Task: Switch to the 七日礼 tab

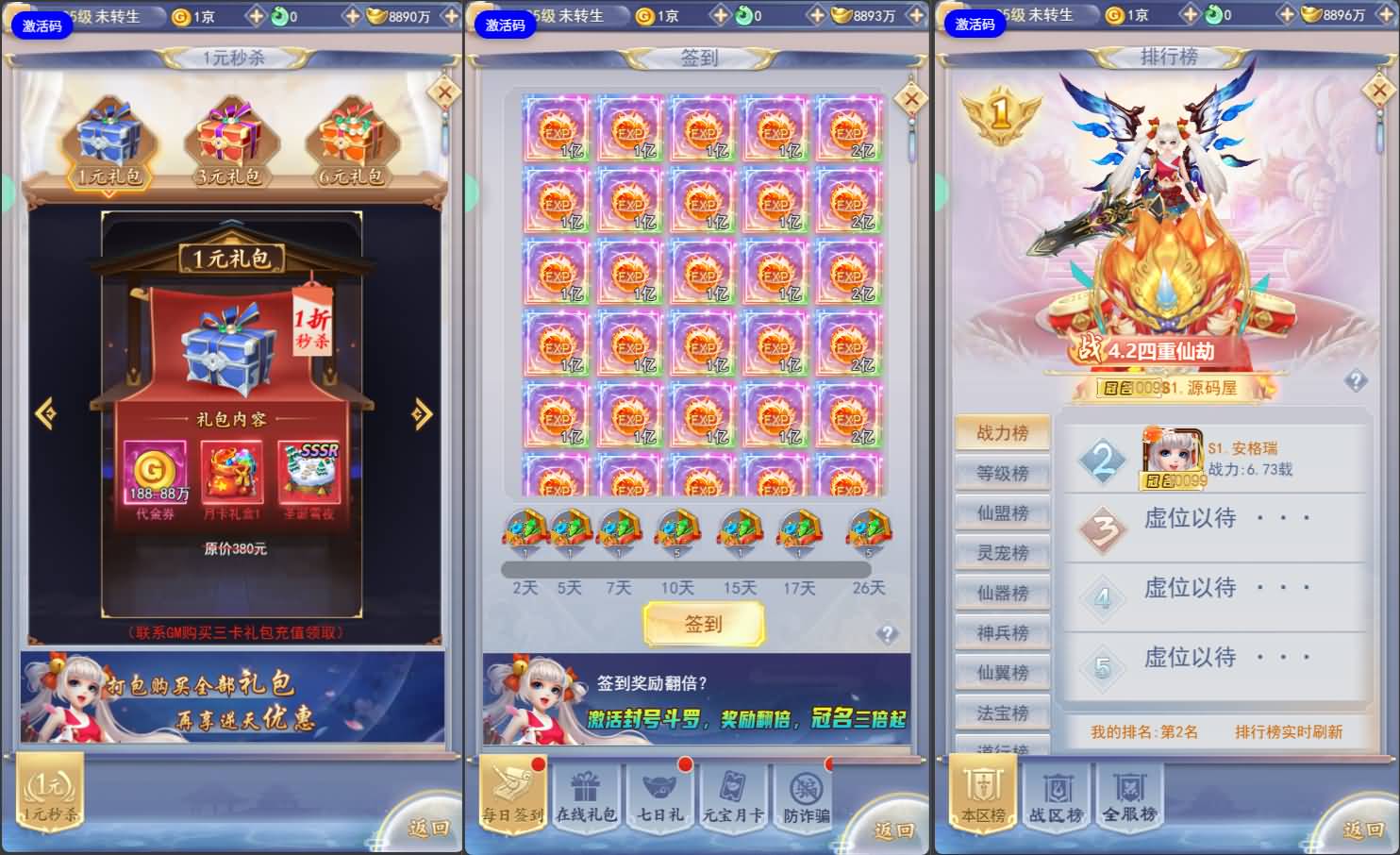Action: pos(659,797)
